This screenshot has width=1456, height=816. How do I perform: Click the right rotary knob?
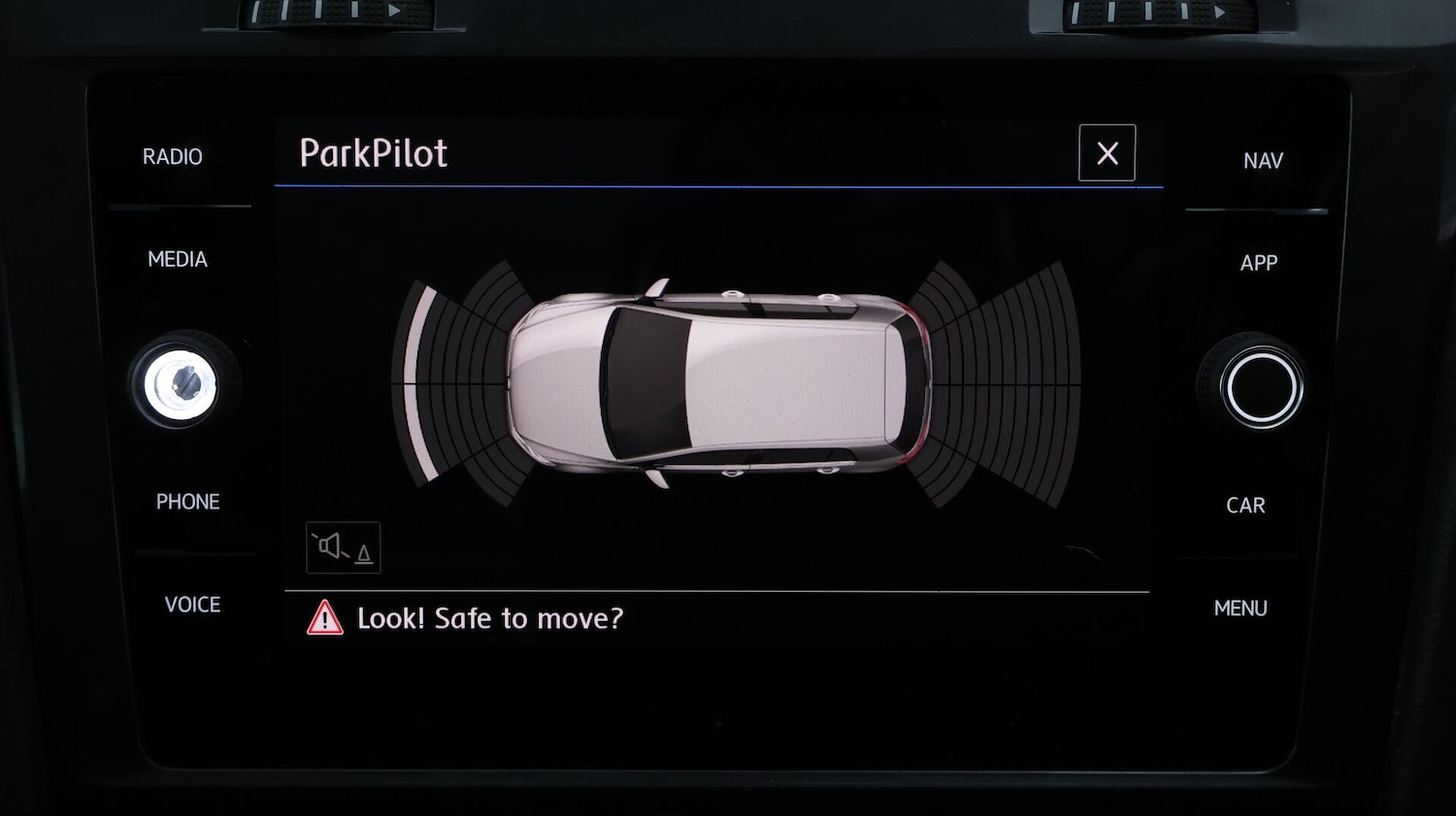pos(1262,387)
